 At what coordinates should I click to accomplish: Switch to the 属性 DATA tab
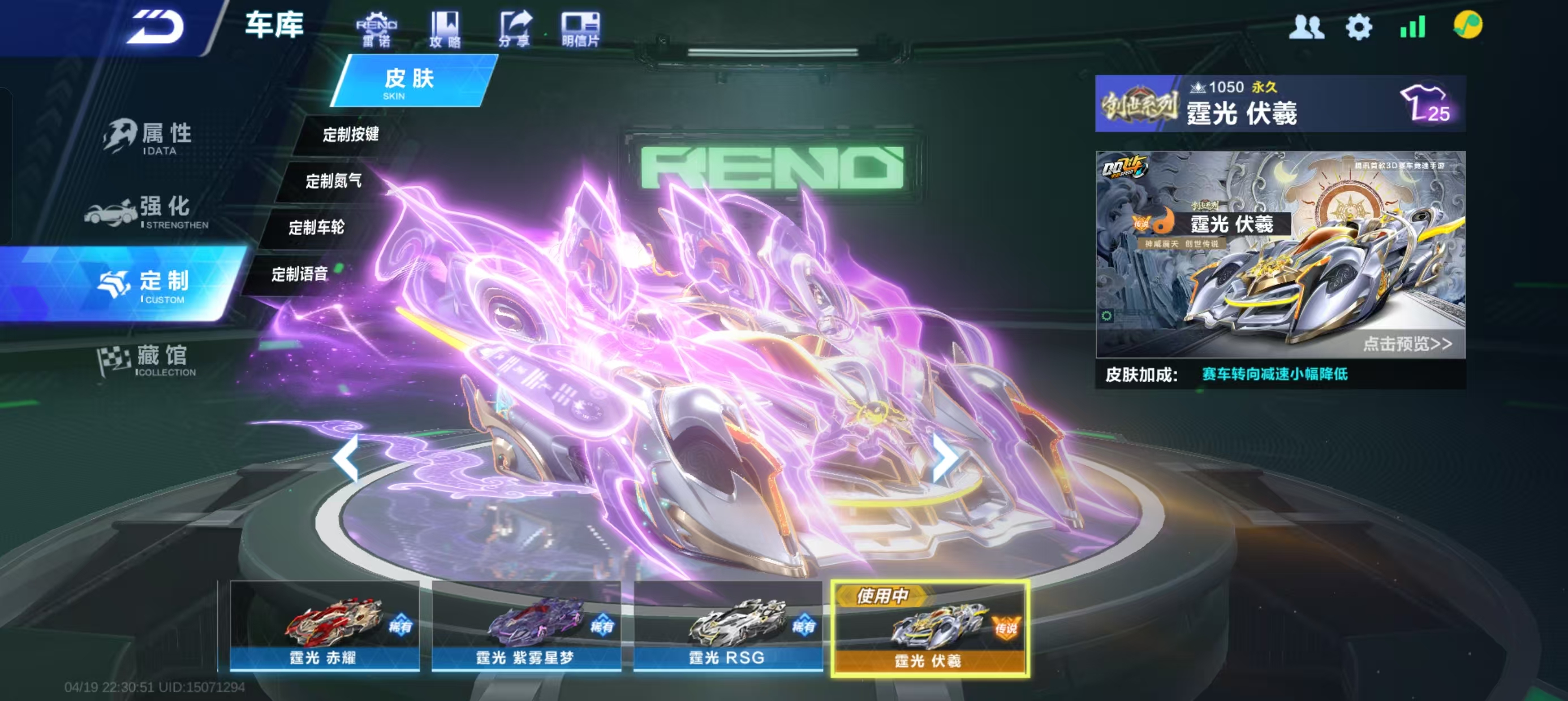(149, 137)
